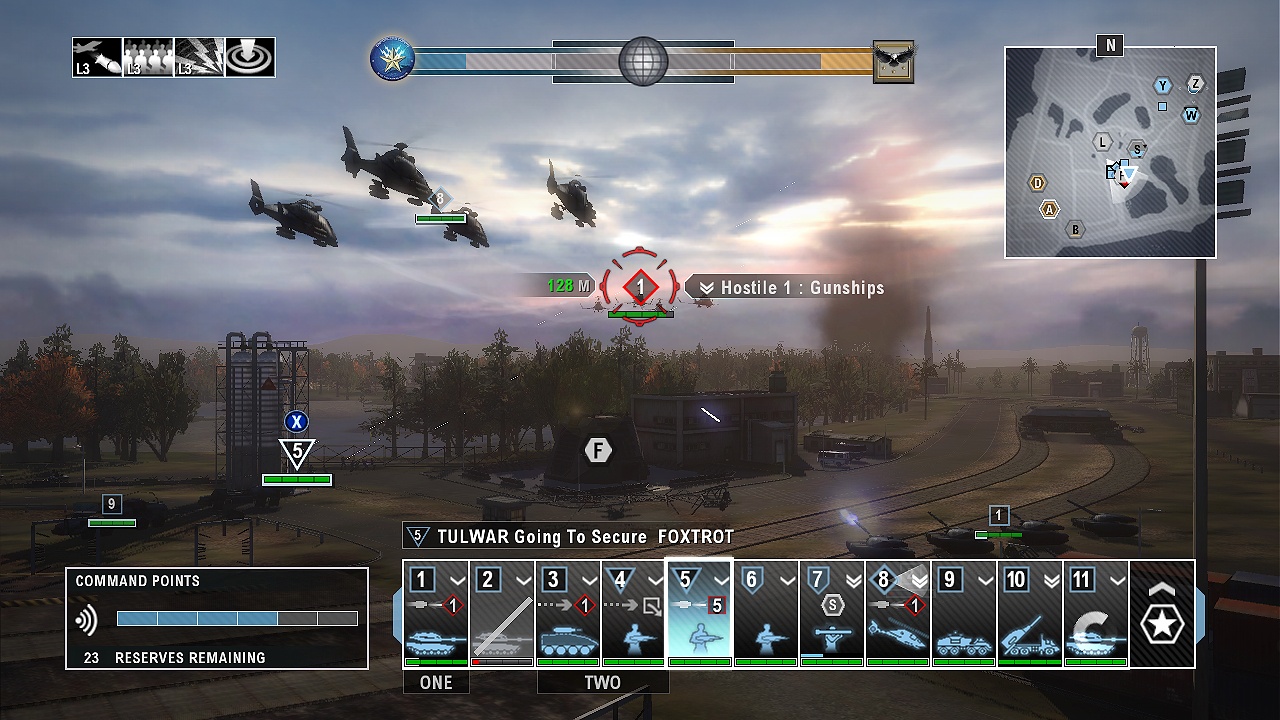Open the star hexagon command button
Image resolution: width=1280 pixels, height=720 pixels.
point(1162,614)
